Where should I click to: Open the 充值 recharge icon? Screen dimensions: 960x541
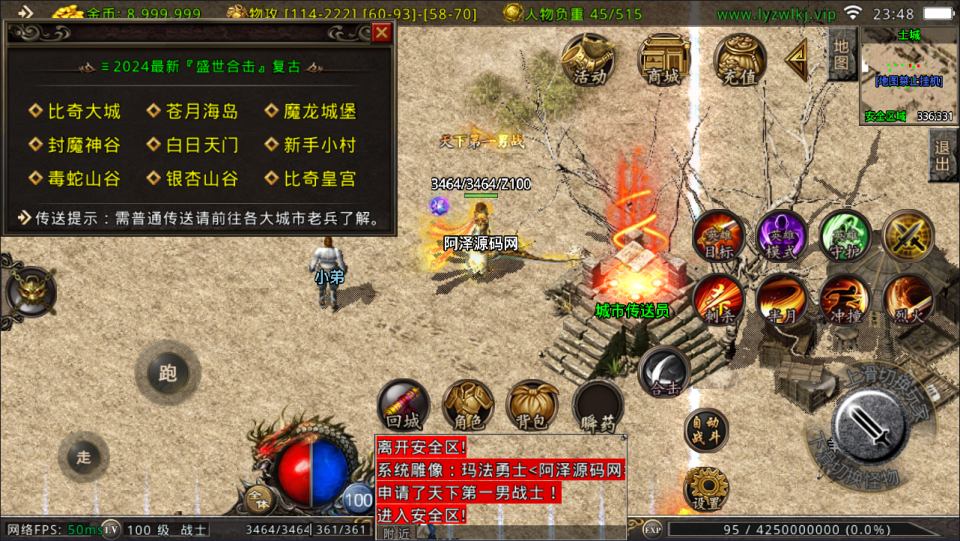pyautogui.click(x=740, y=61)
